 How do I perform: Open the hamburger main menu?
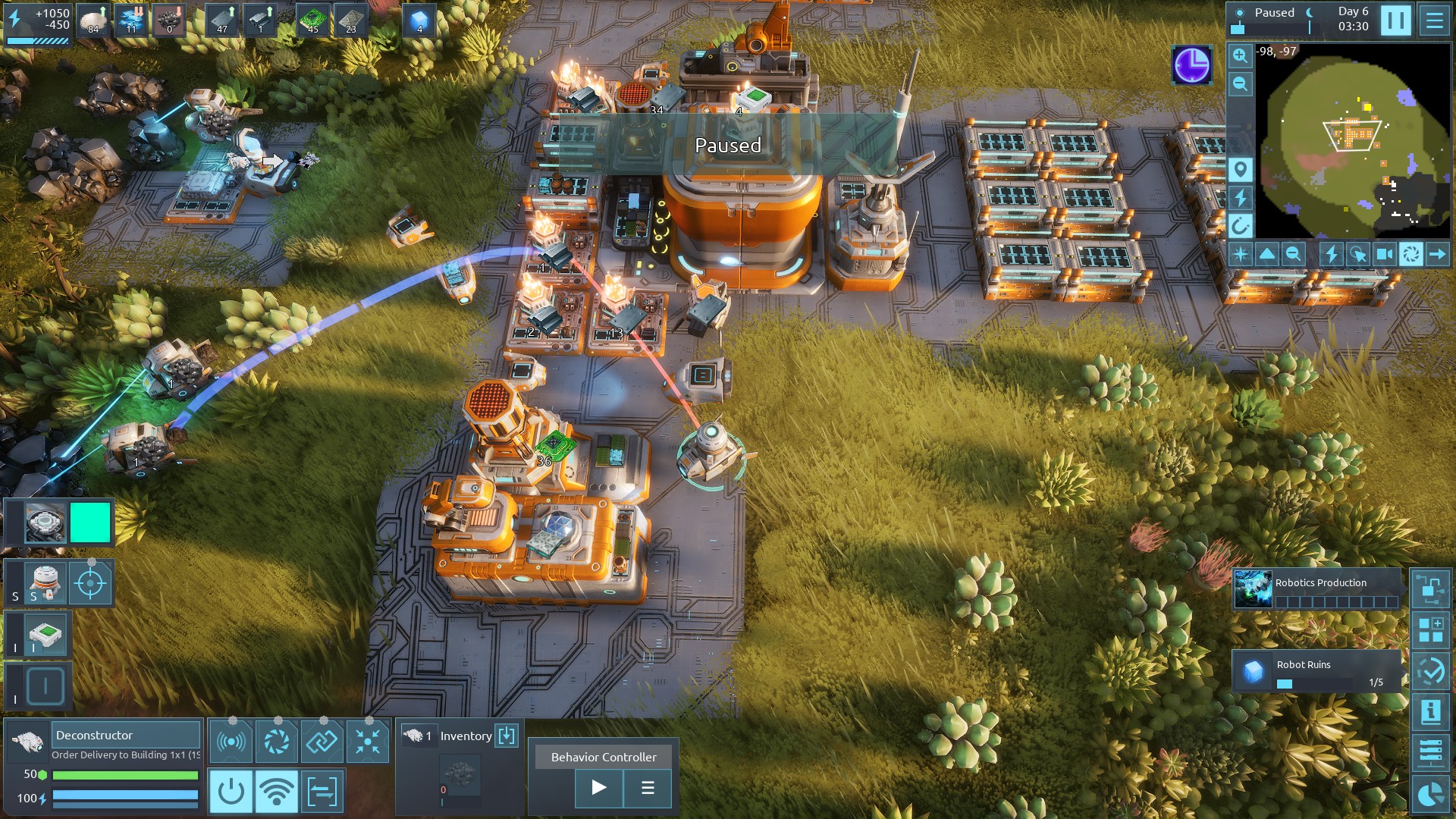tap(1434, 20)
